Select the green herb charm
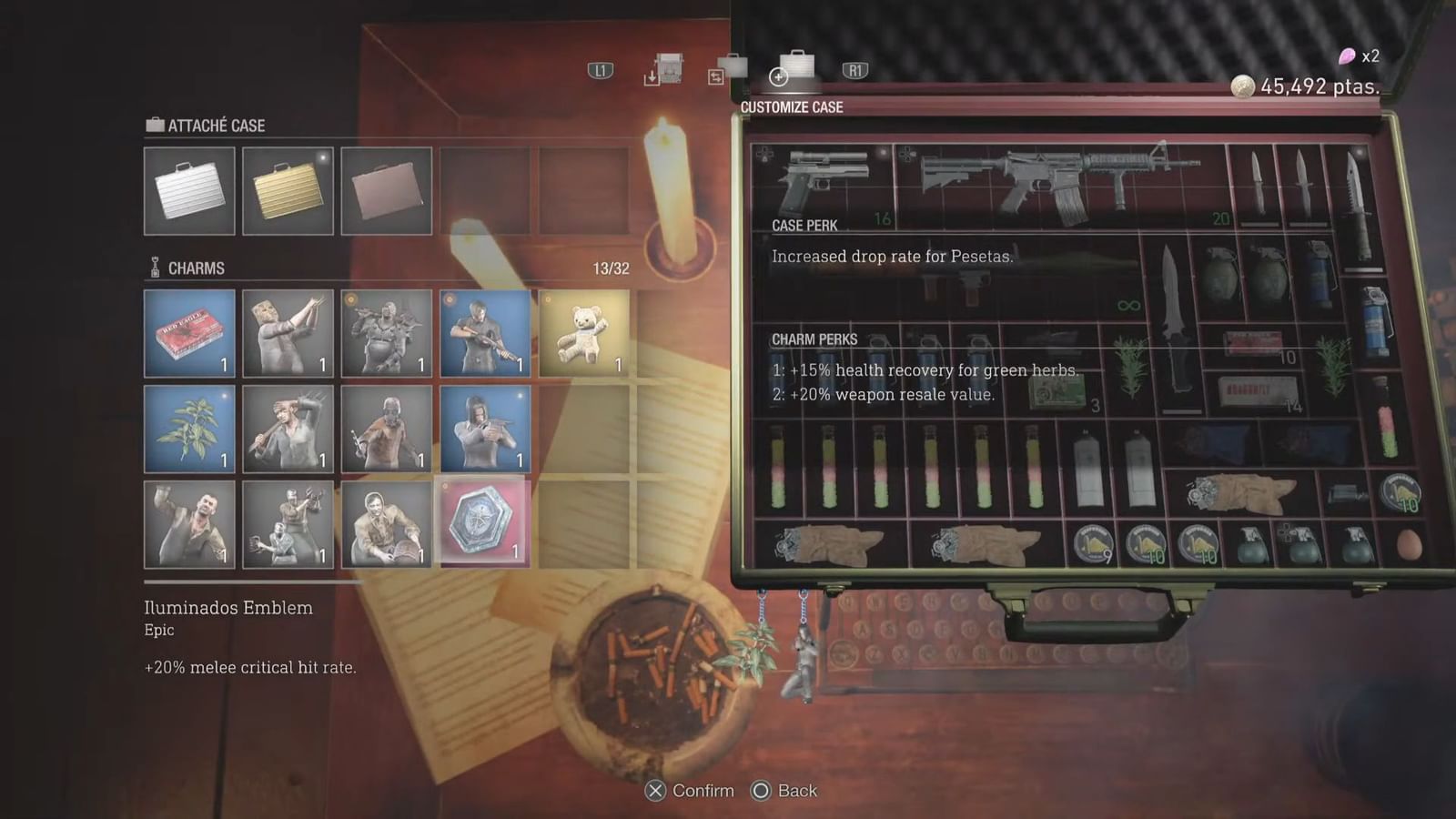This screenshot has width=1456, height=819. point(188,428)
